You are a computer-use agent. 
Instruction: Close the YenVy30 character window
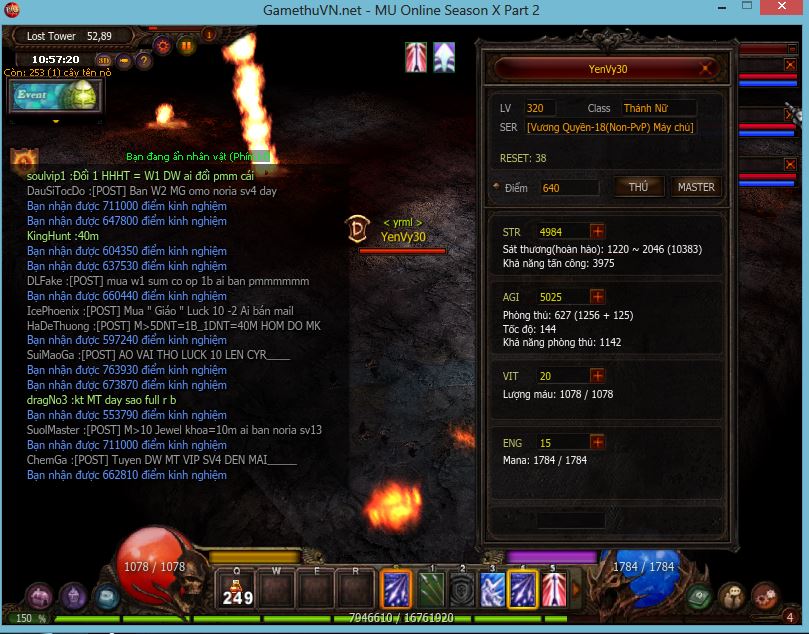[x=707, y=69]
